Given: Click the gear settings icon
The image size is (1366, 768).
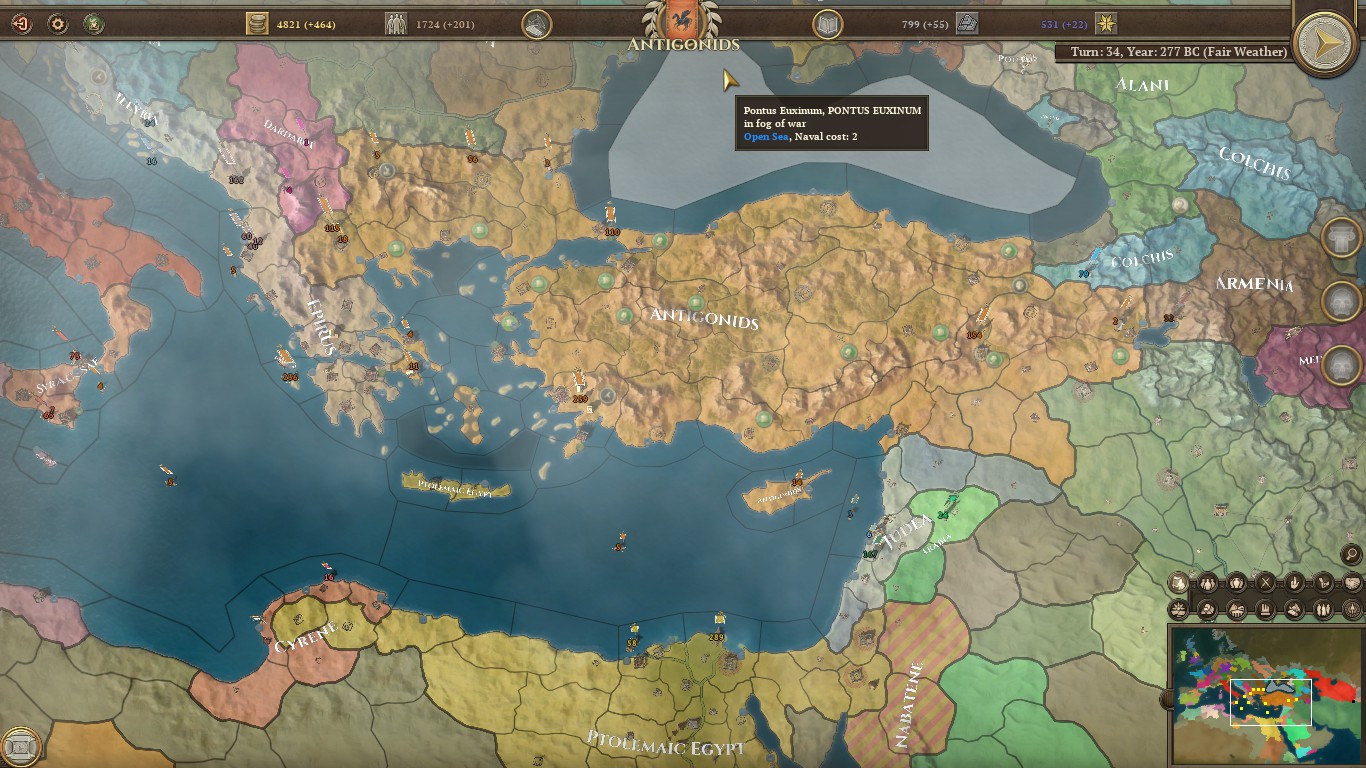Looking at the screenshot, I should click(58, 23).
